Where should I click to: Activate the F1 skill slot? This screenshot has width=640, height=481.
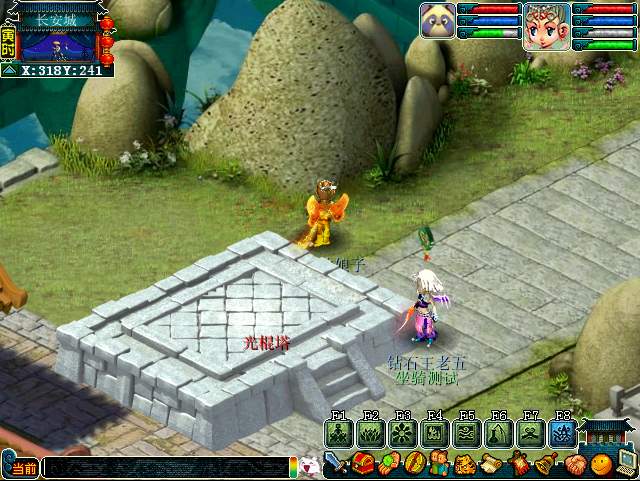pos(338,433)
